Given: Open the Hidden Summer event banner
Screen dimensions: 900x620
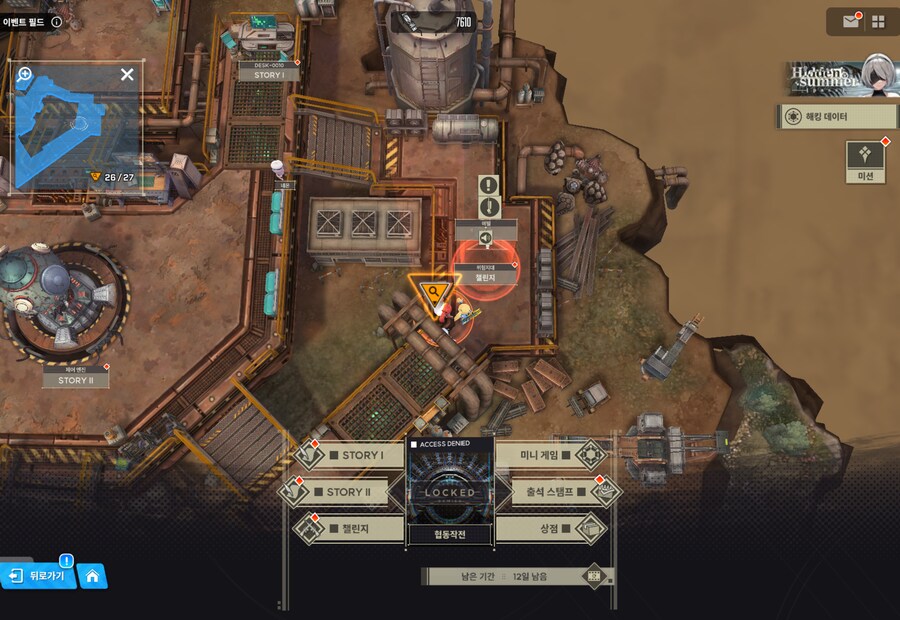Looking at the screenshot, I should click(838, 77).
